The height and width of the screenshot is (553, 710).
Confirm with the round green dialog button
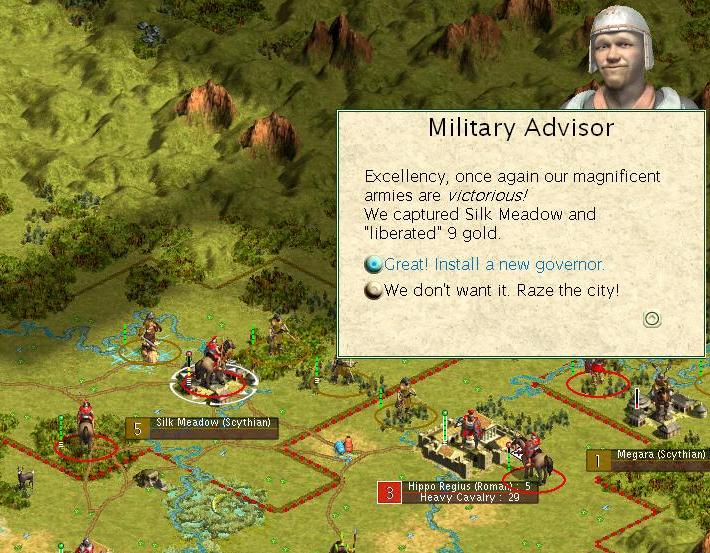(x=651, y=319)
